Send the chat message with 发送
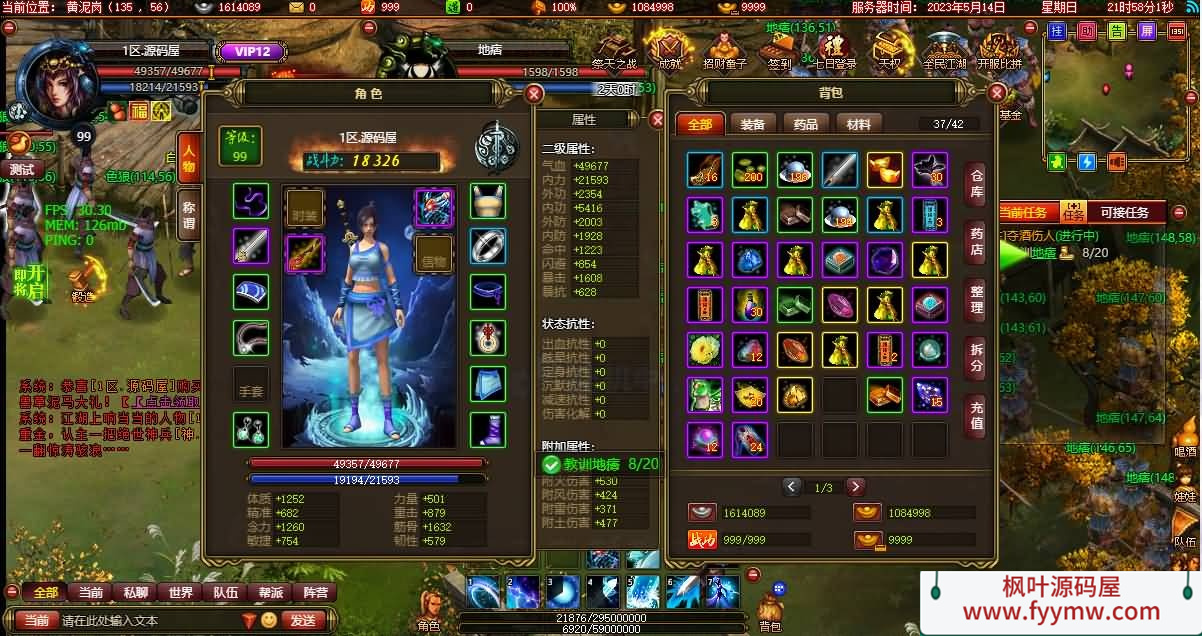1202x636 pixels. pos(303,620)
